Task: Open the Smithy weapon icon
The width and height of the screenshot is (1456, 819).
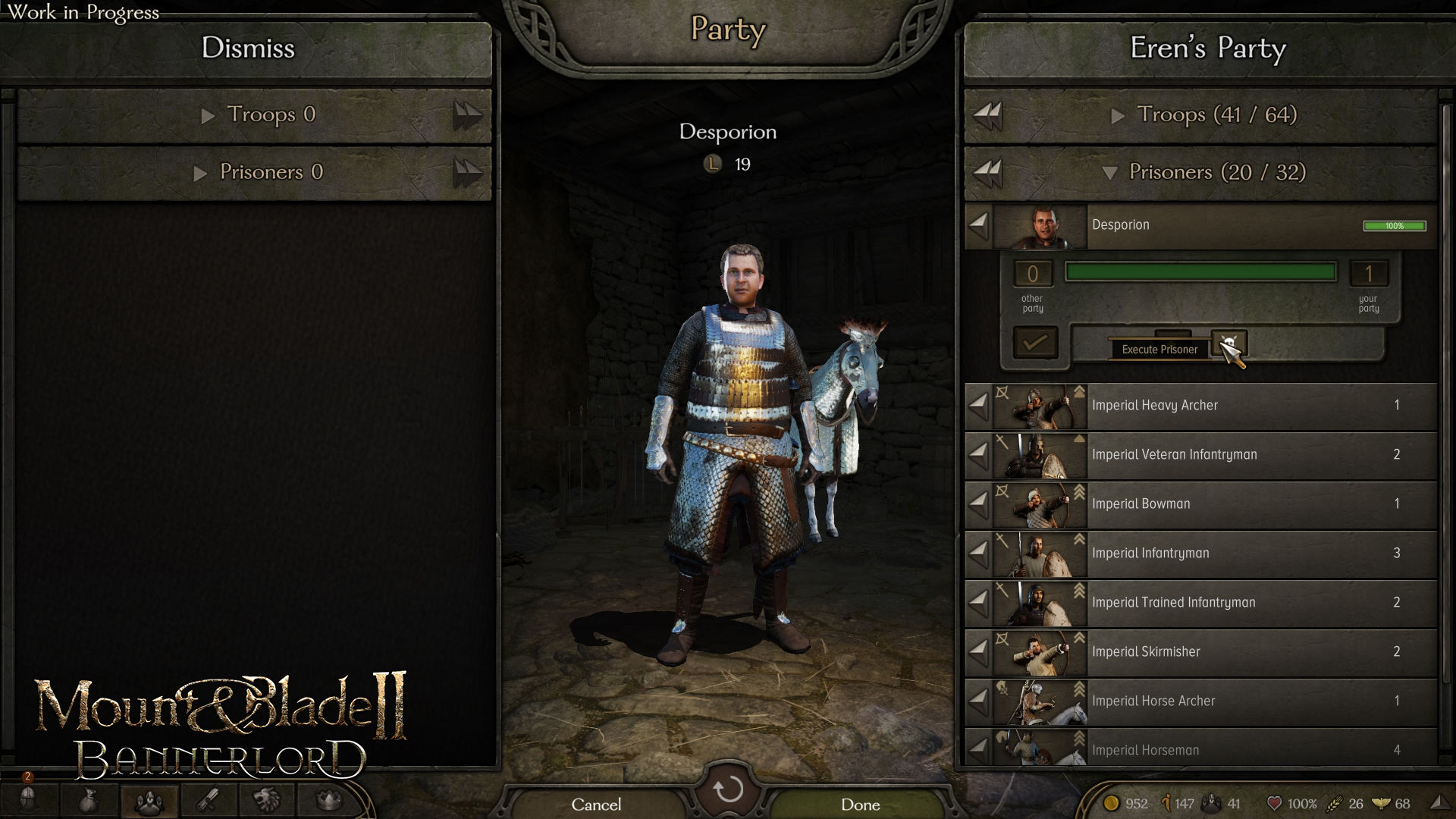Action: (x=209, y=802)
